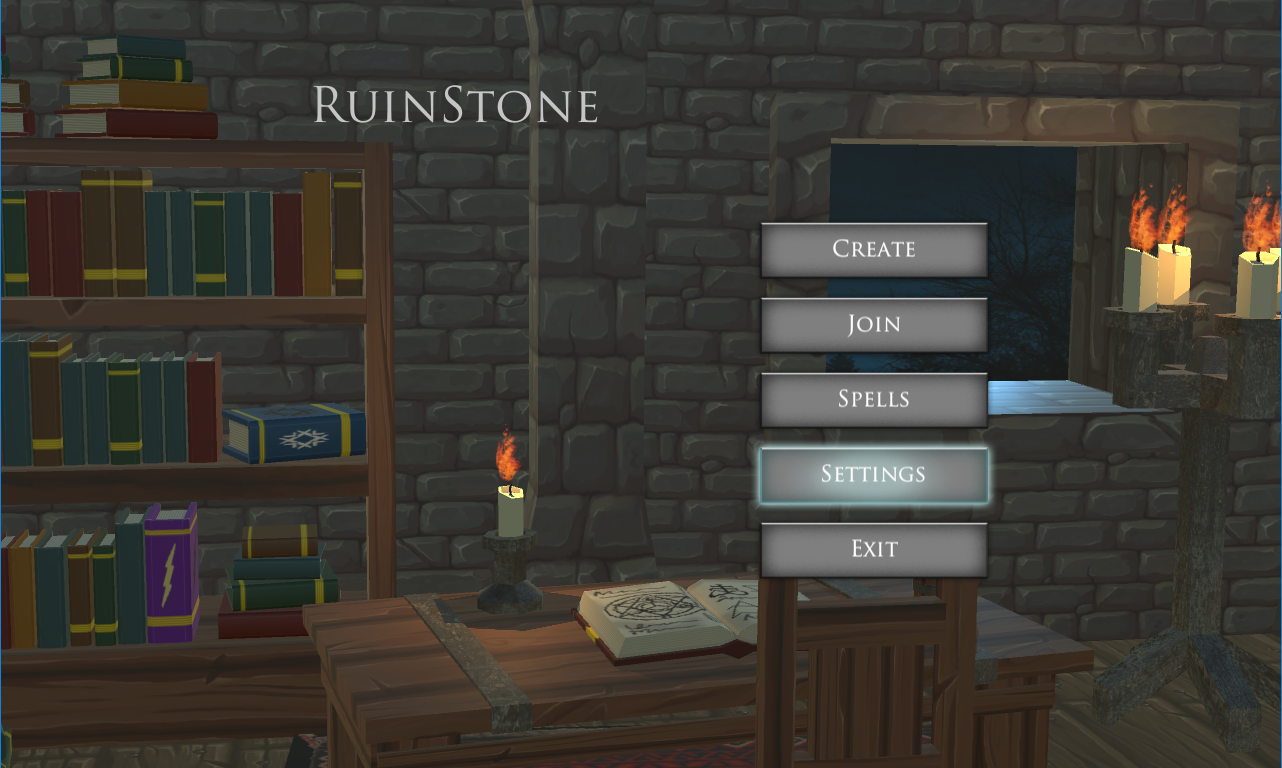Viewport: 1282px width, 768px height.
Task: Click the Exit button
Action: point(874,547)
